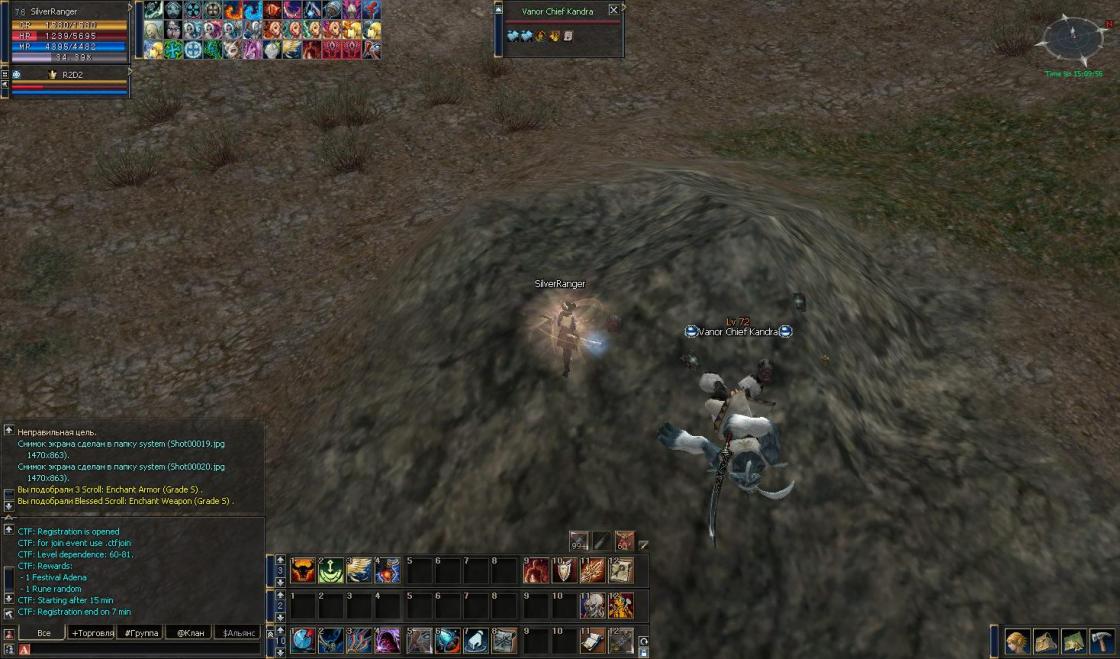The width and height of the screenshot is (1120, 659).
Task: Use the flaming bull head skill in slot 1
Action: pyautogui.click(x=303, y=571)
